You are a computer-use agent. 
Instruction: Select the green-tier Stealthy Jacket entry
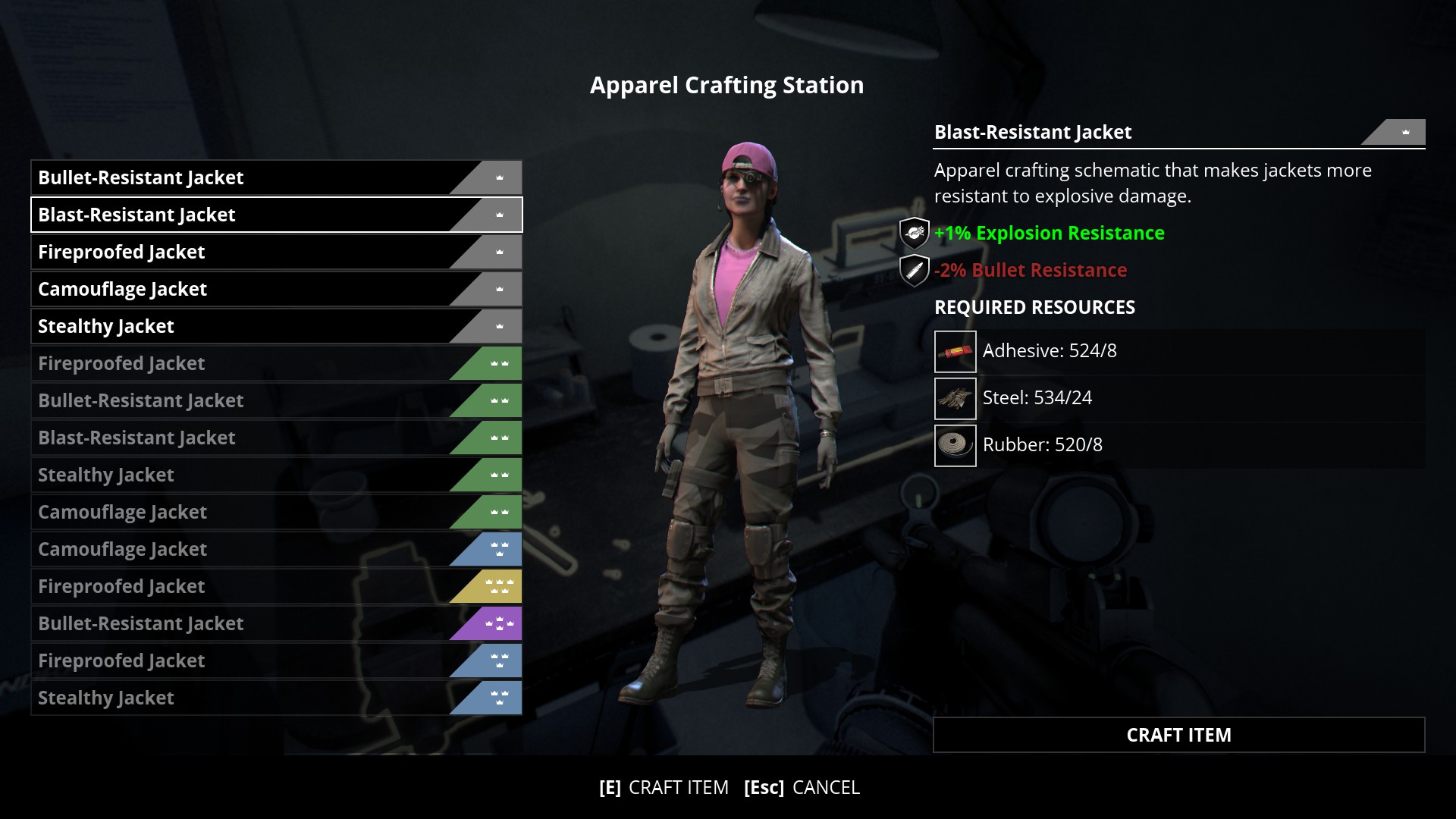pos(227,474)
